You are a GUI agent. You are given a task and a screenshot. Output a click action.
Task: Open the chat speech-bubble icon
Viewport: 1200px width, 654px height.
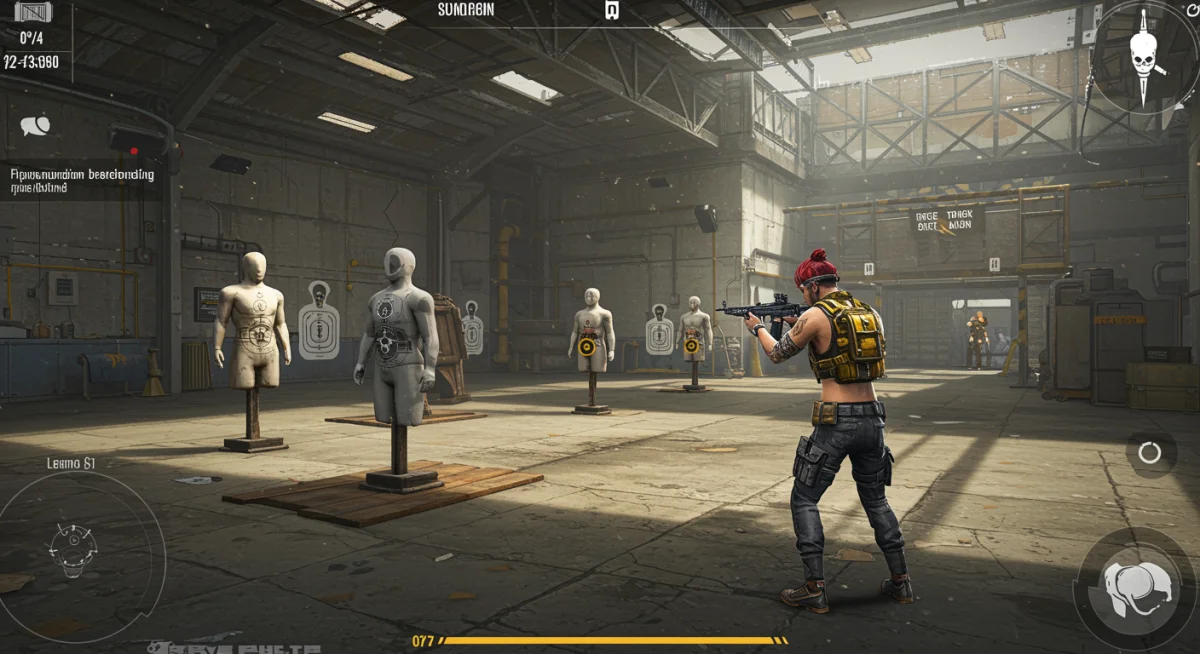point(35,126)
